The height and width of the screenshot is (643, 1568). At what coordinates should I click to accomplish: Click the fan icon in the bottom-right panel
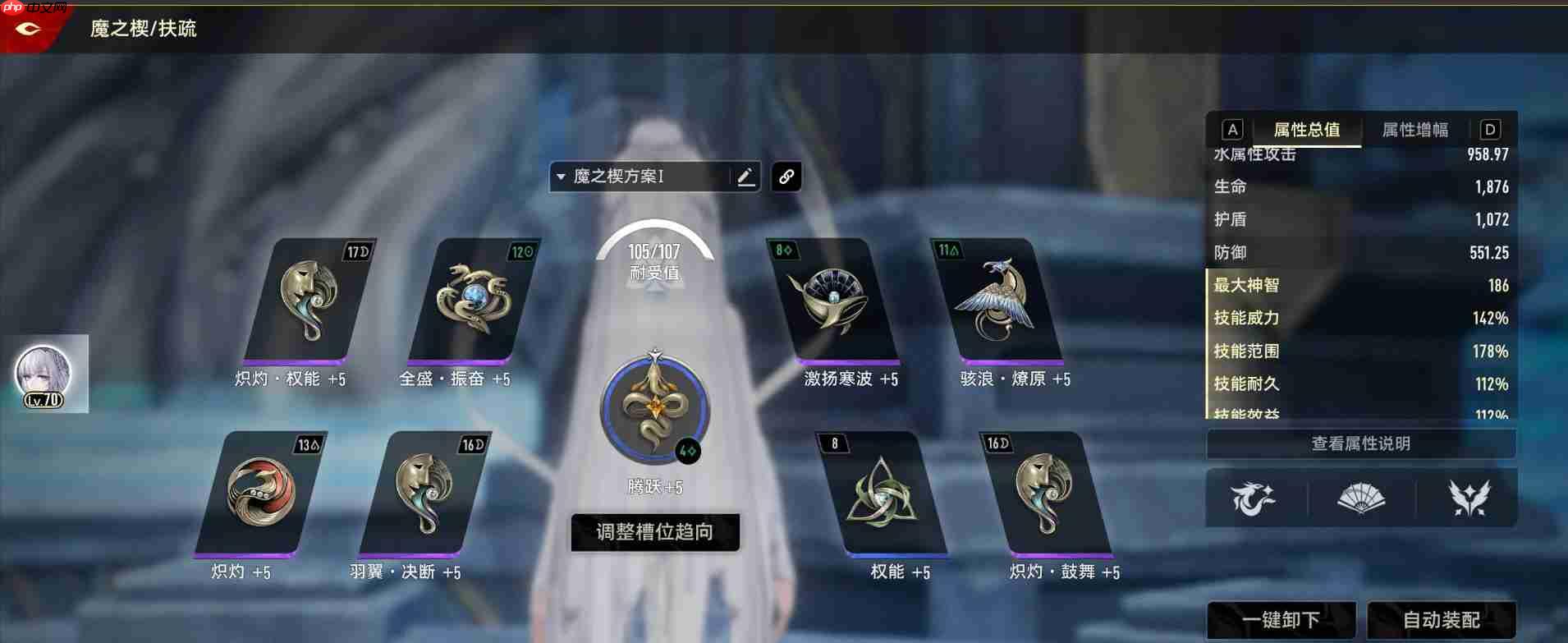point(1360,498)
